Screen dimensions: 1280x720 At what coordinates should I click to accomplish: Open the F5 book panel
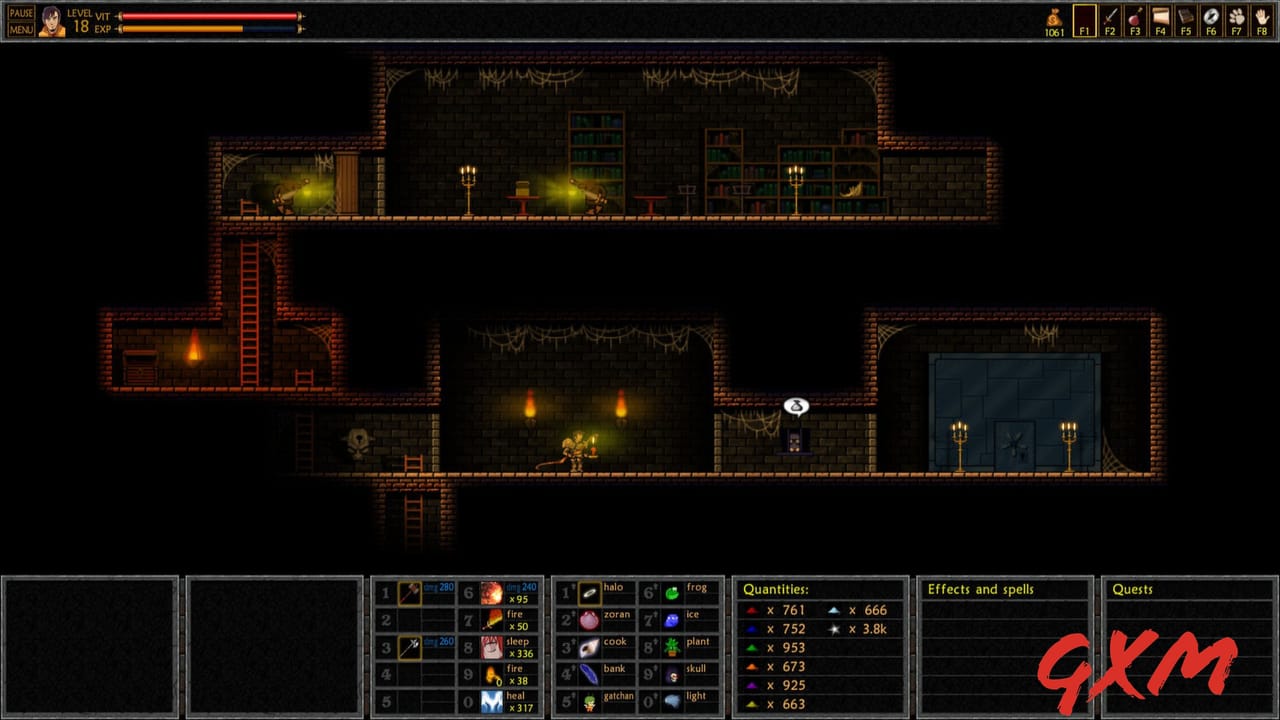[1186, 20]
